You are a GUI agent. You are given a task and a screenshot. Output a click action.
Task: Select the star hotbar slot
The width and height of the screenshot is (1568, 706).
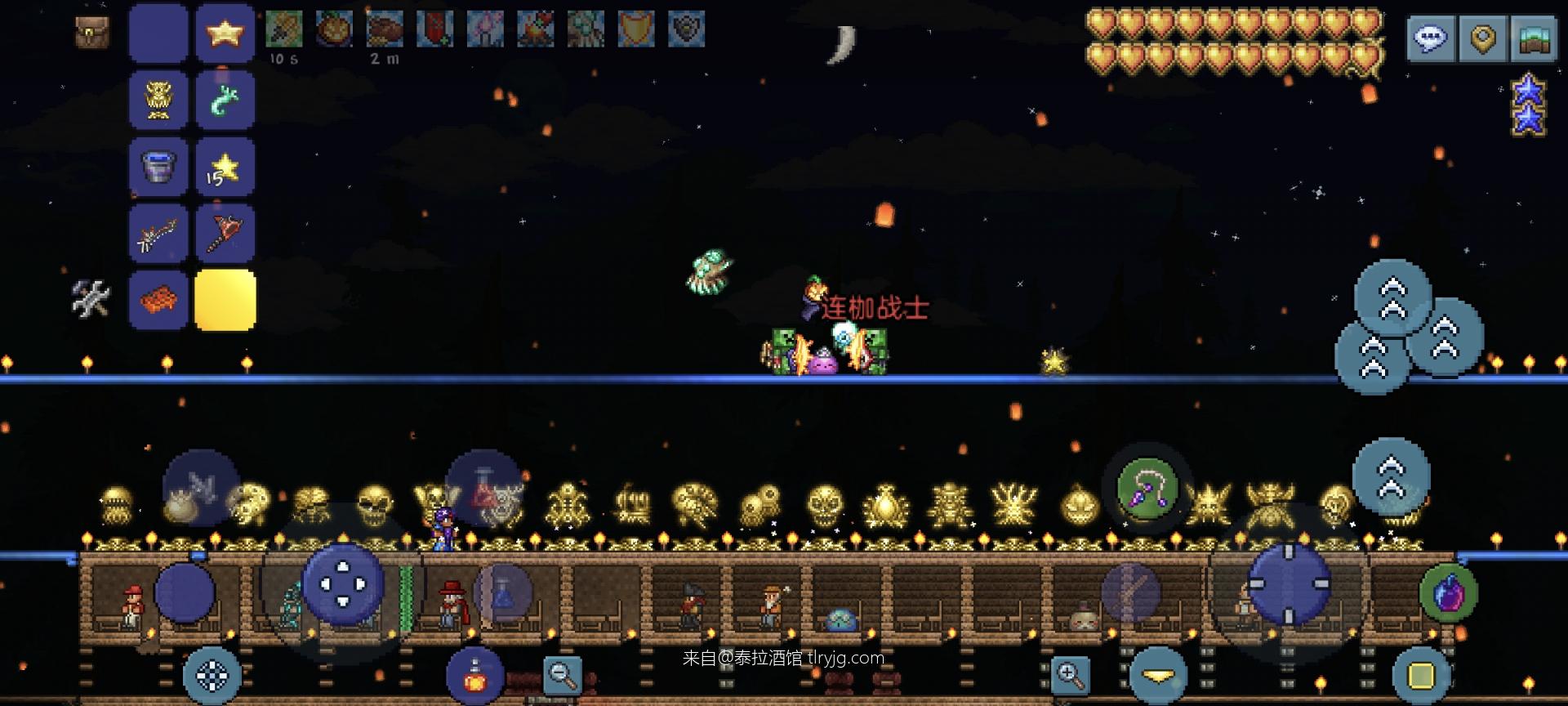click(225, 34)
